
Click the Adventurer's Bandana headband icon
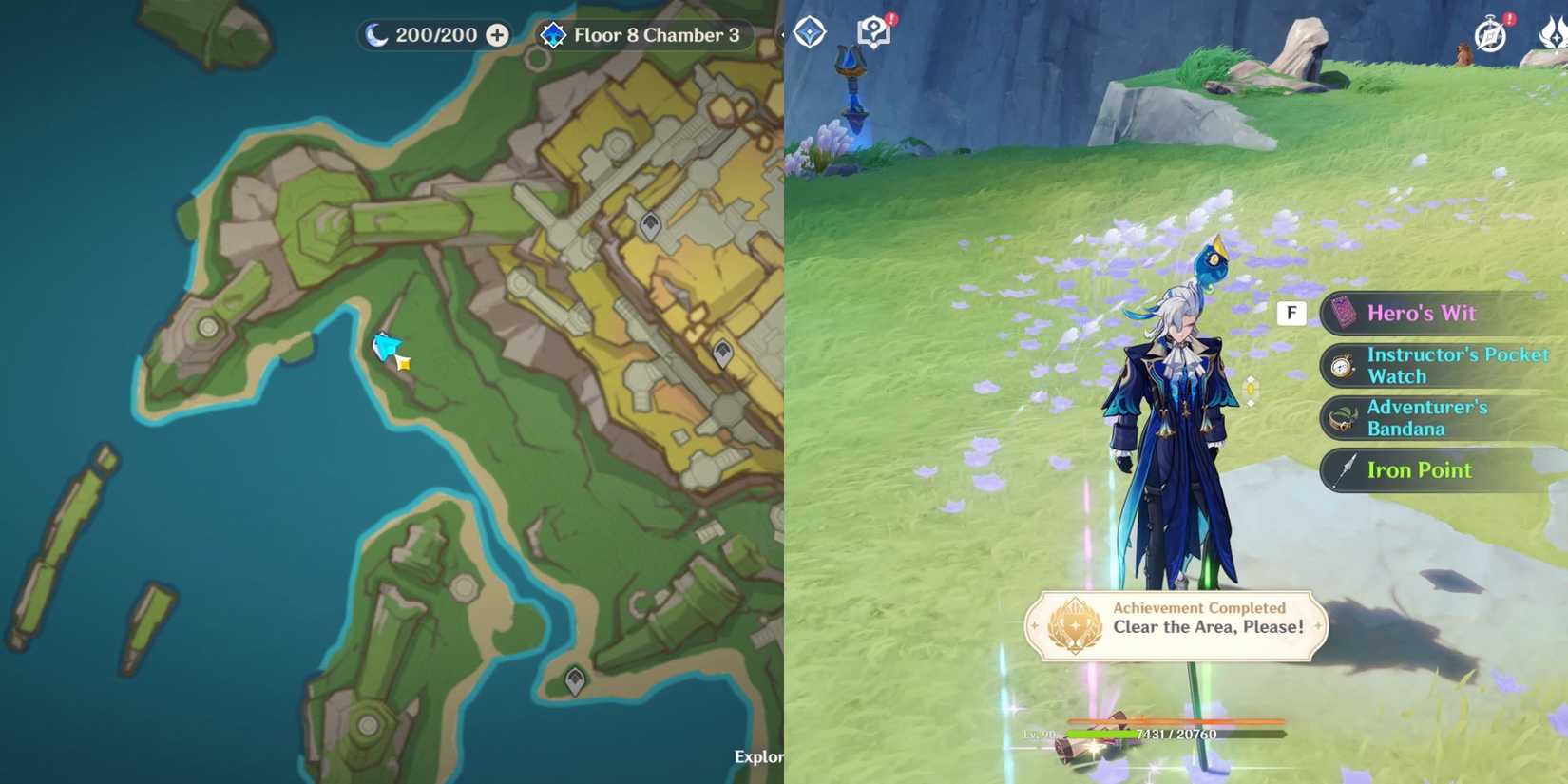1340,418
